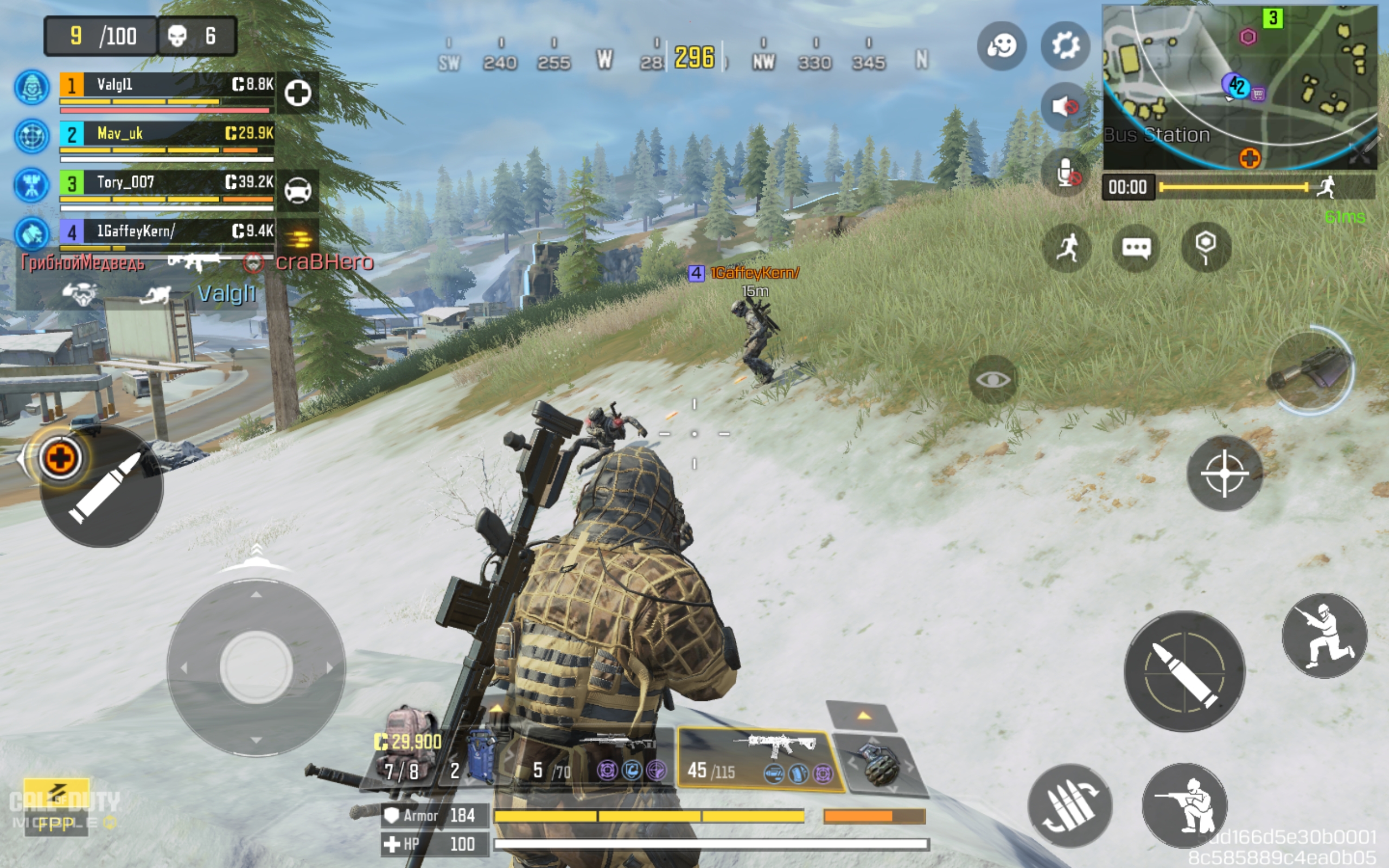Open the quick chat bubble
The width and height of the screenshot is (1389, 868).
pos(1136,248)
